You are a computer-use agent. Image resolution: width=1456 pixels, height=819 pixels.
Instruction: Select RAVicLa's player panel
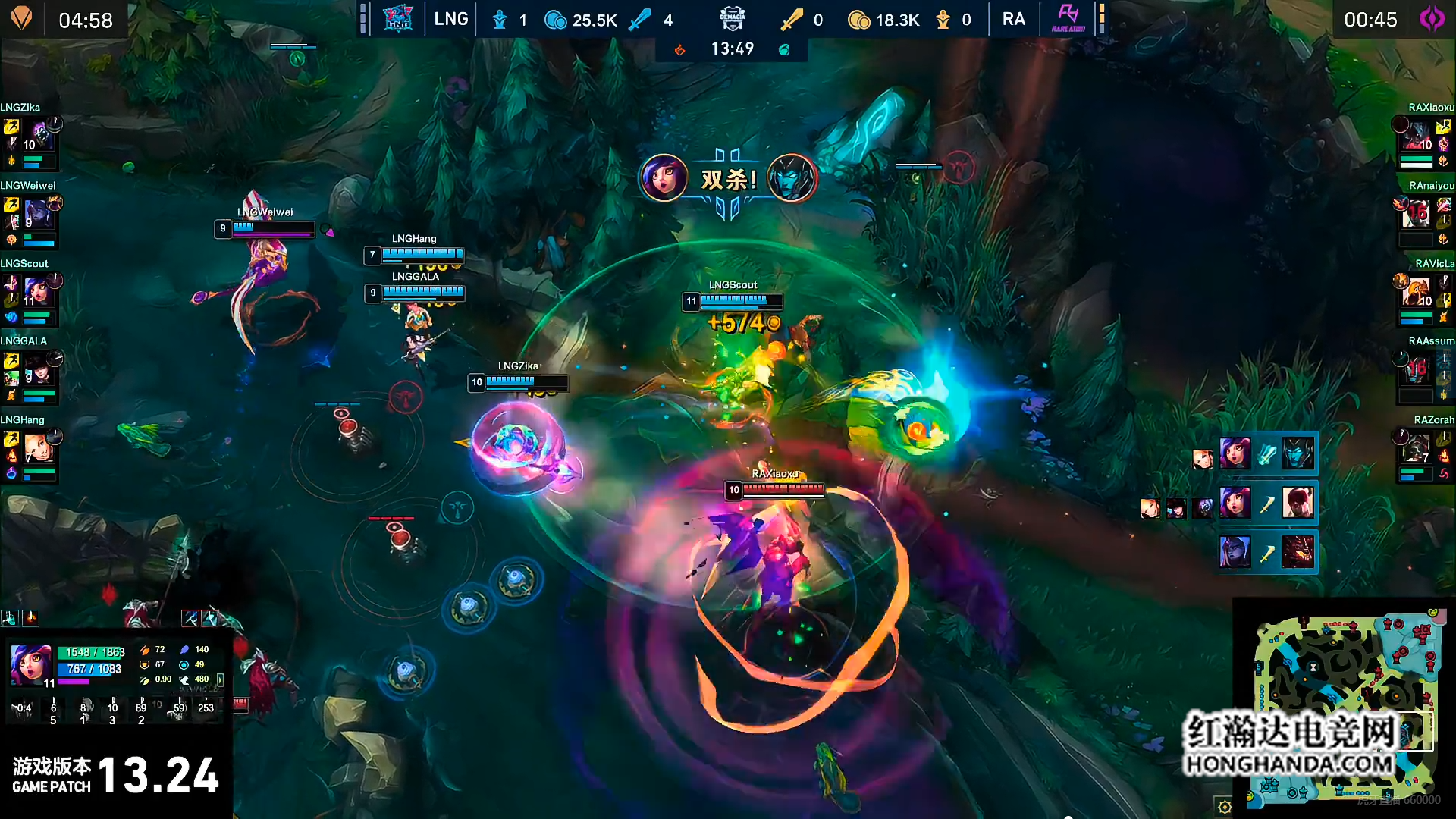(1424, 294)
